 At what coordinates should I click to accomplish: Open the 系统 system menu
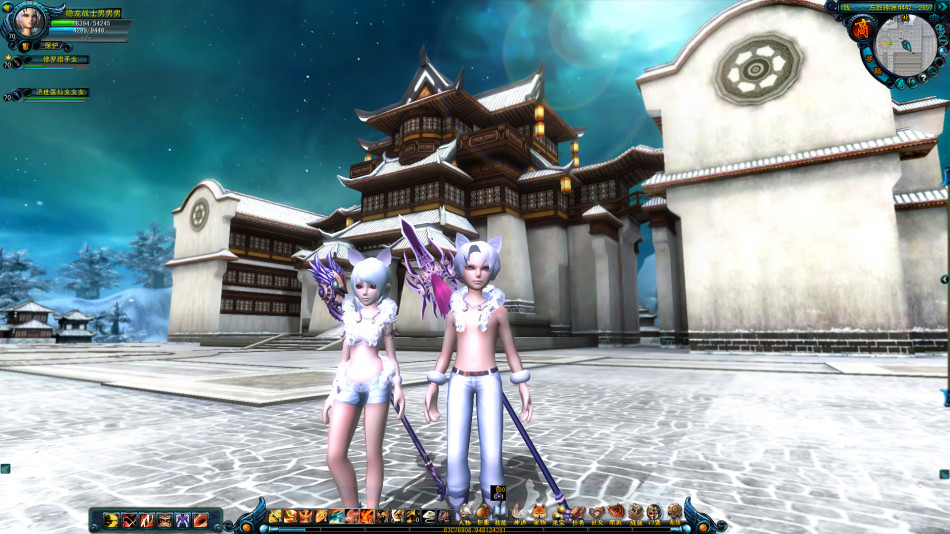[x=675, y=514]
